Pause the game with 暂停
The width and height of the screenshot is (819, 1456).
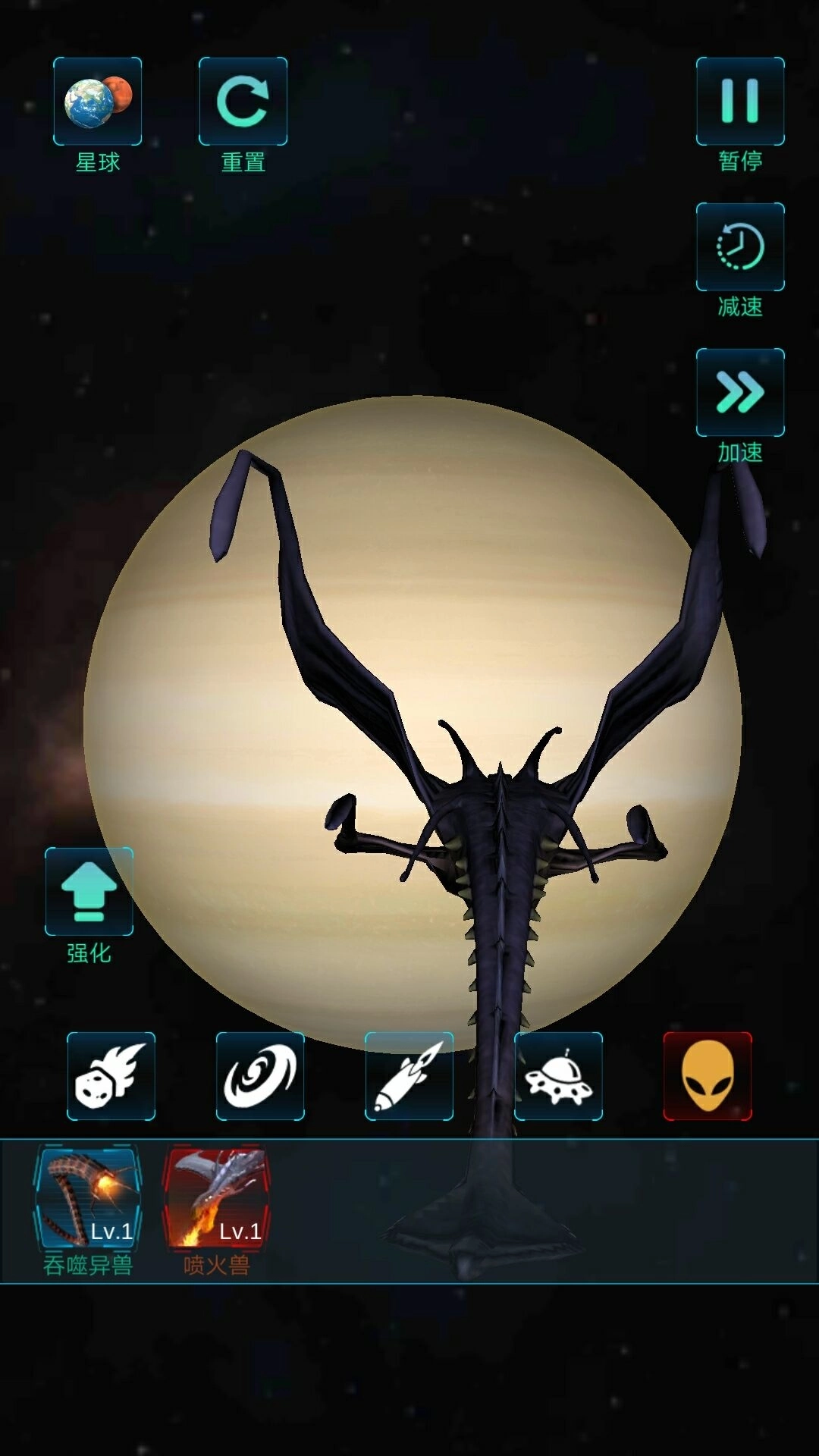click(x=740, y=102)
